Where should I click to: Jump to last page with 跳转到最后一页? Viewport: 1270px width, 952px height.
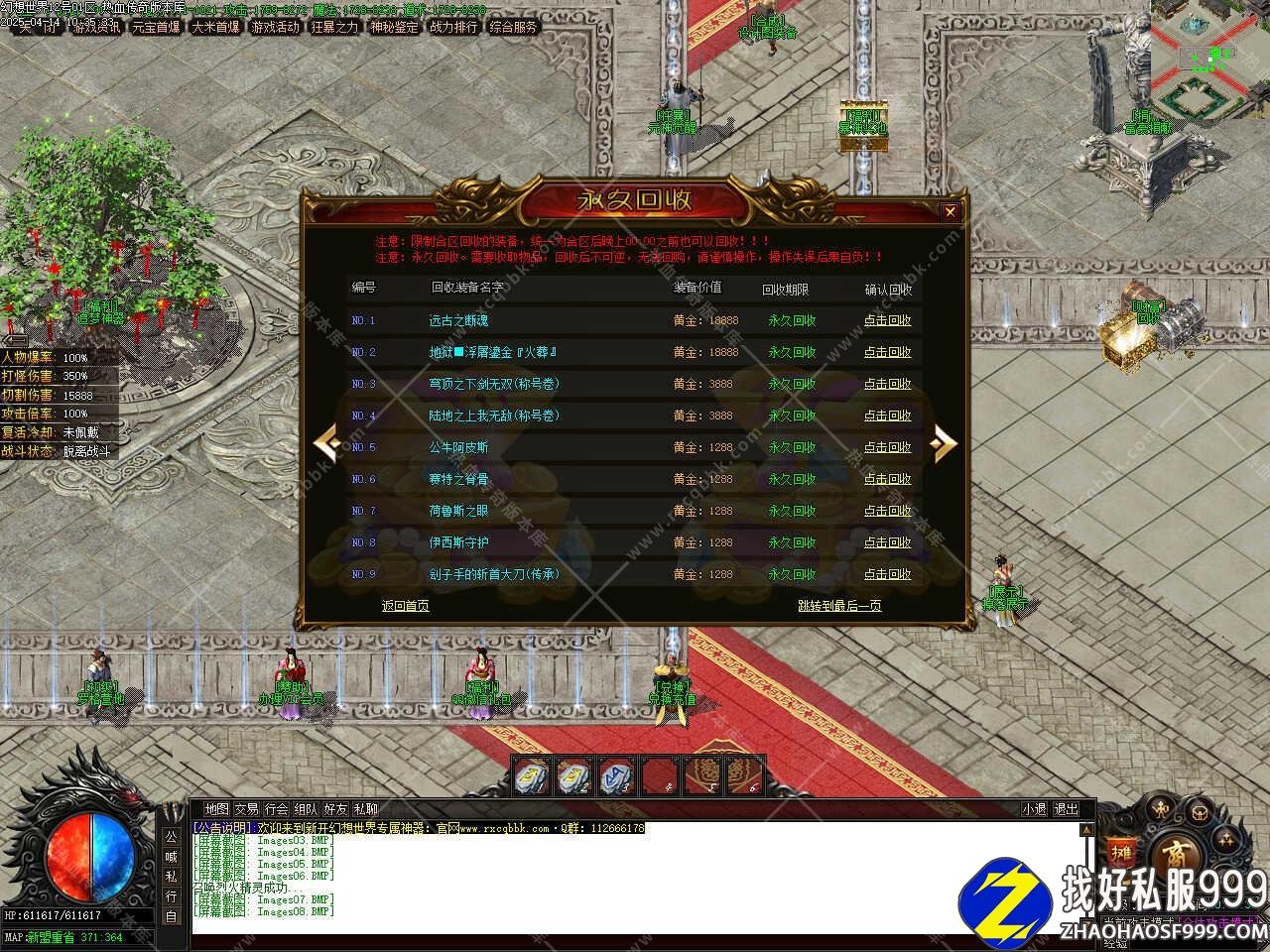839,606
